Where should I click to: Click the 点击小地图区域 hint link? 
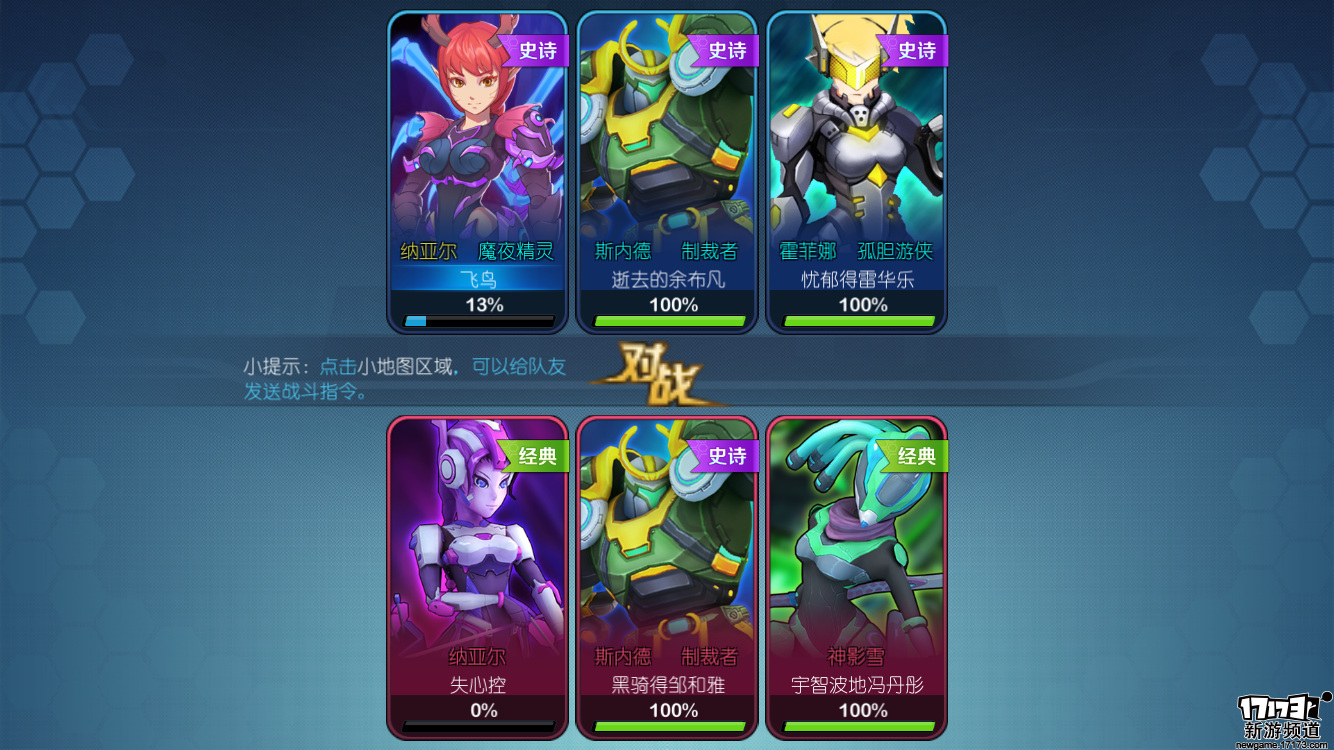(x=384, y=368)
